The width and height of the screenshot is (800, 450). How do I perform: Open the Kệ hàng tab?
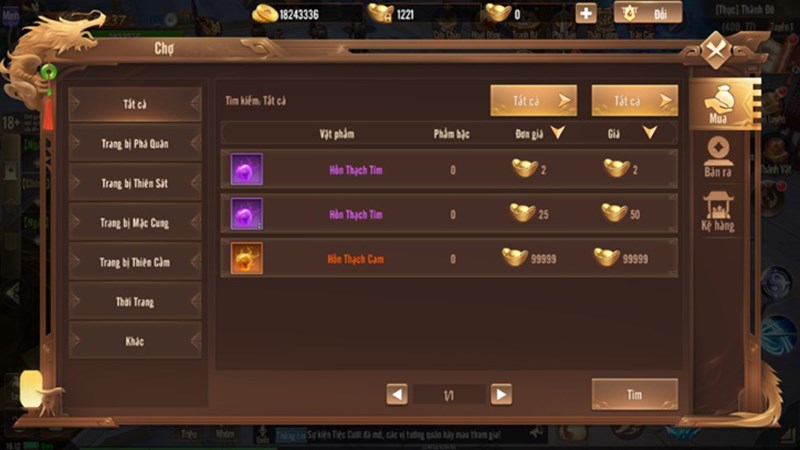click(718, 212)
